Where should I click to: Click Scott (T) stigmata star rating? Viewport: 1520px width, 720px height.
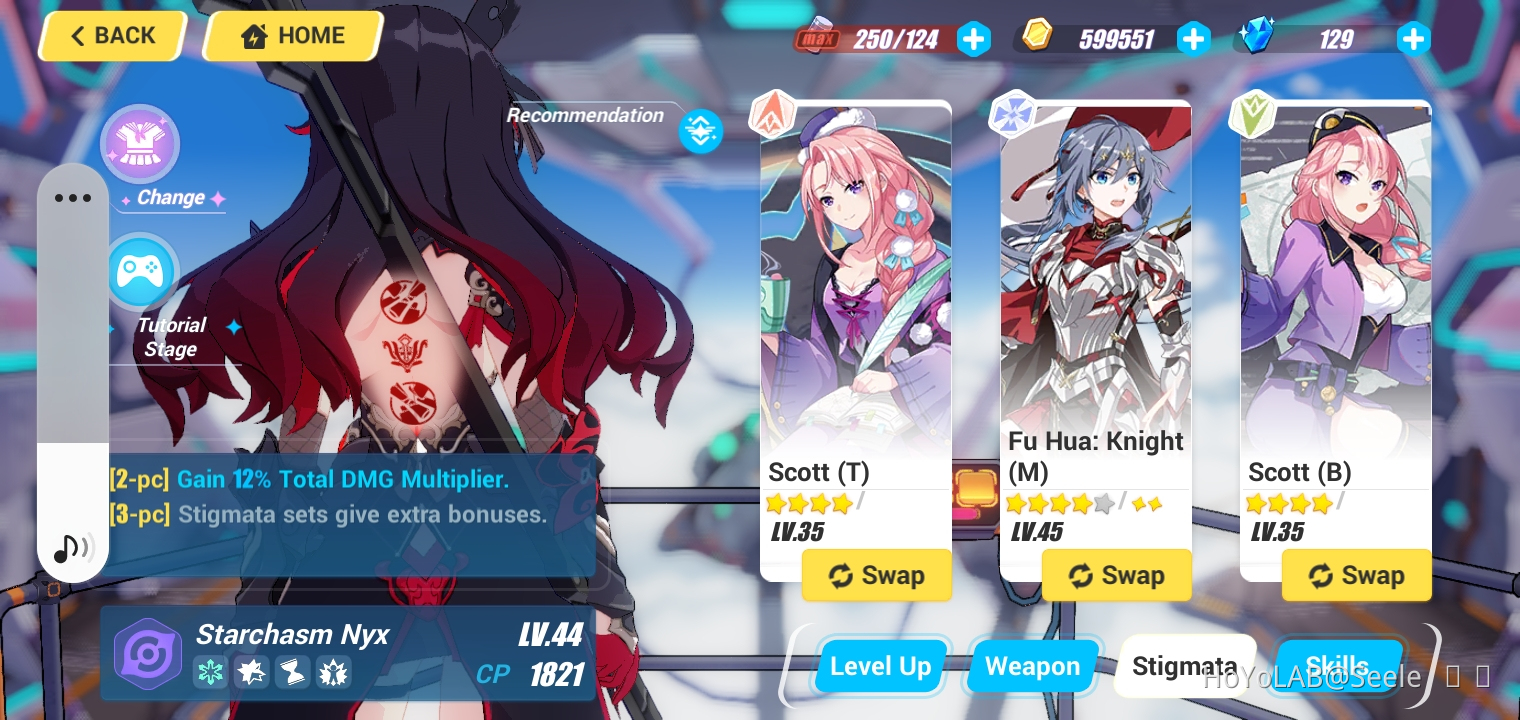810,503
